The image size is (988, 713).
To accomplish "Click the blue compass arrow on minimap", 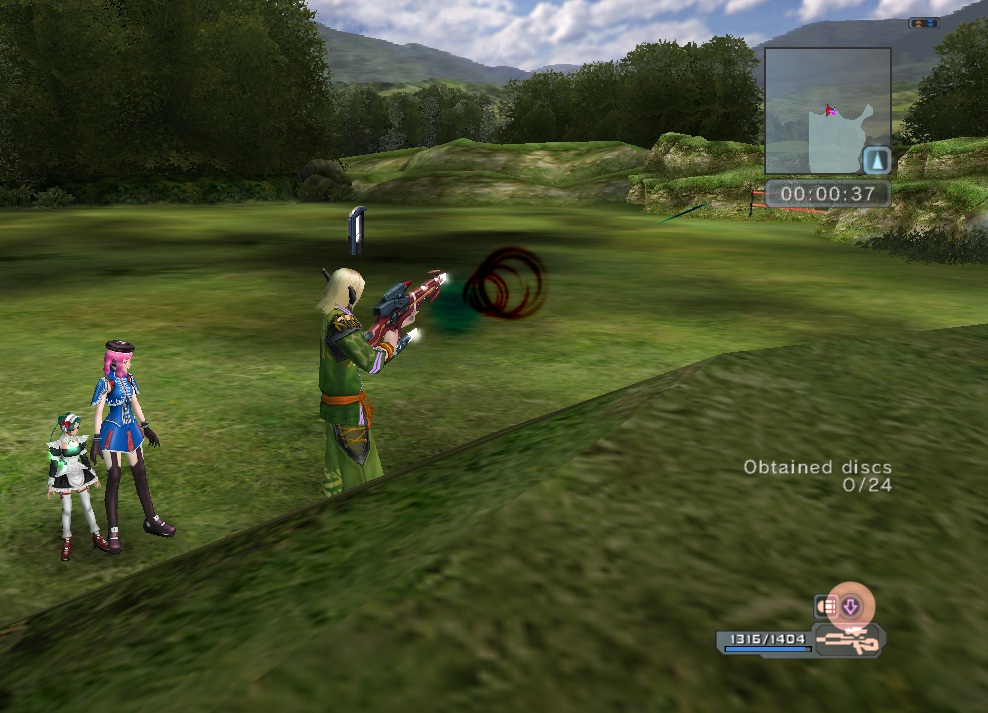I will click(x=876, y=161).
